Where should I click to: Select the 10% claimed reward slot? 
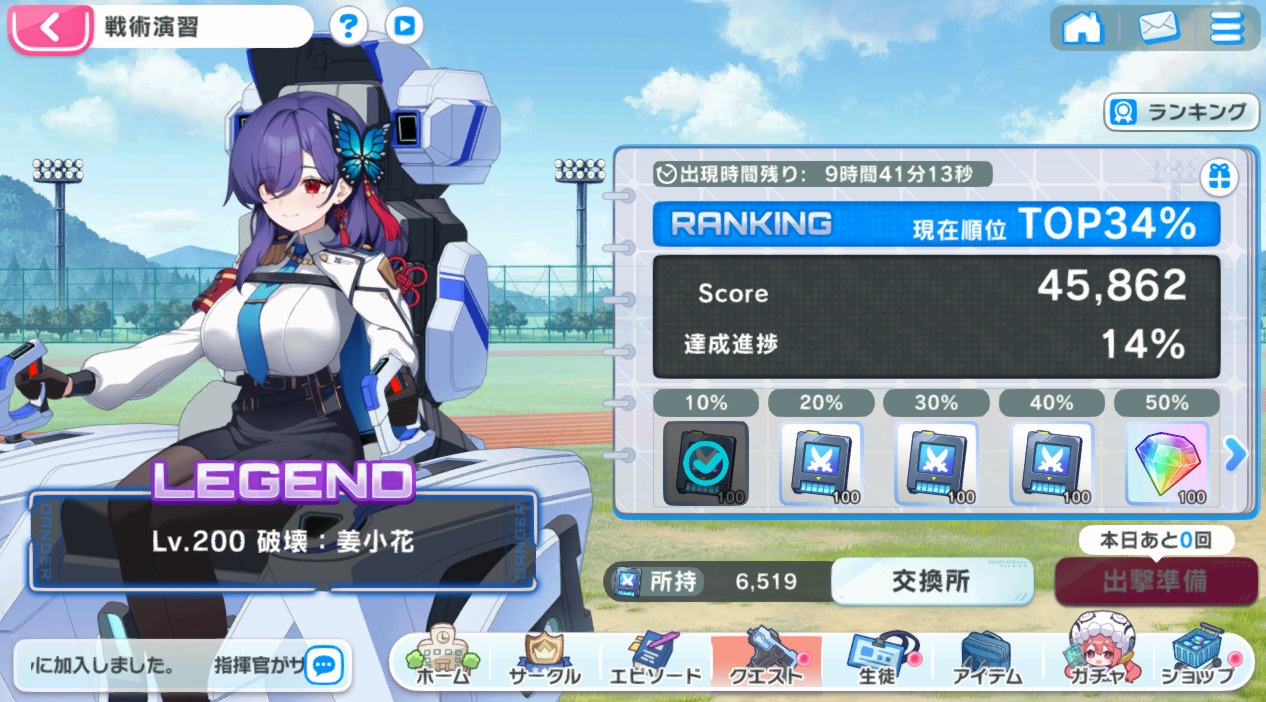pos(705,463)
